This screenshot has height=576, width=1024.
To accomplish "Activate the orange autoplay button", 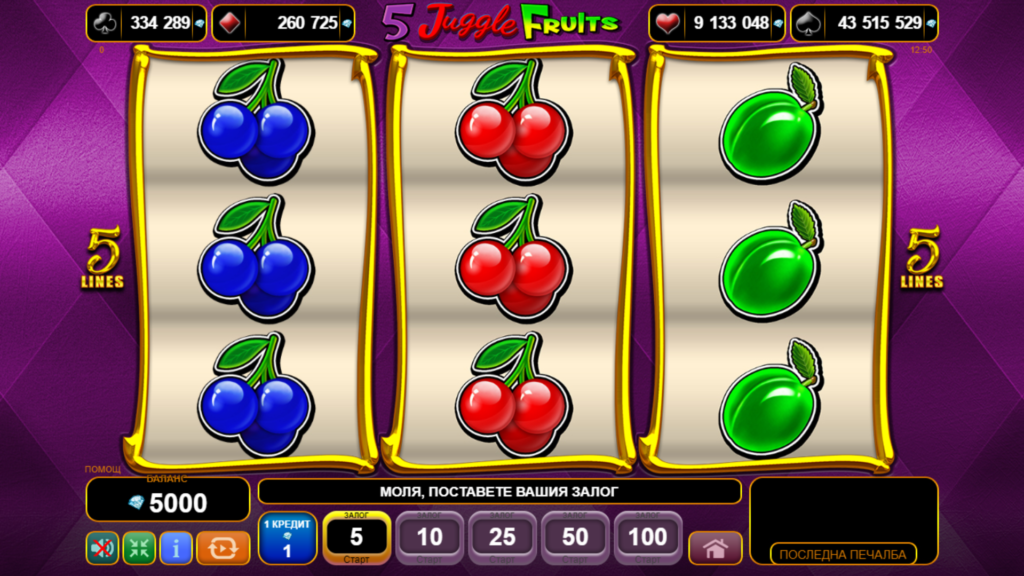I will click(223, 548).
